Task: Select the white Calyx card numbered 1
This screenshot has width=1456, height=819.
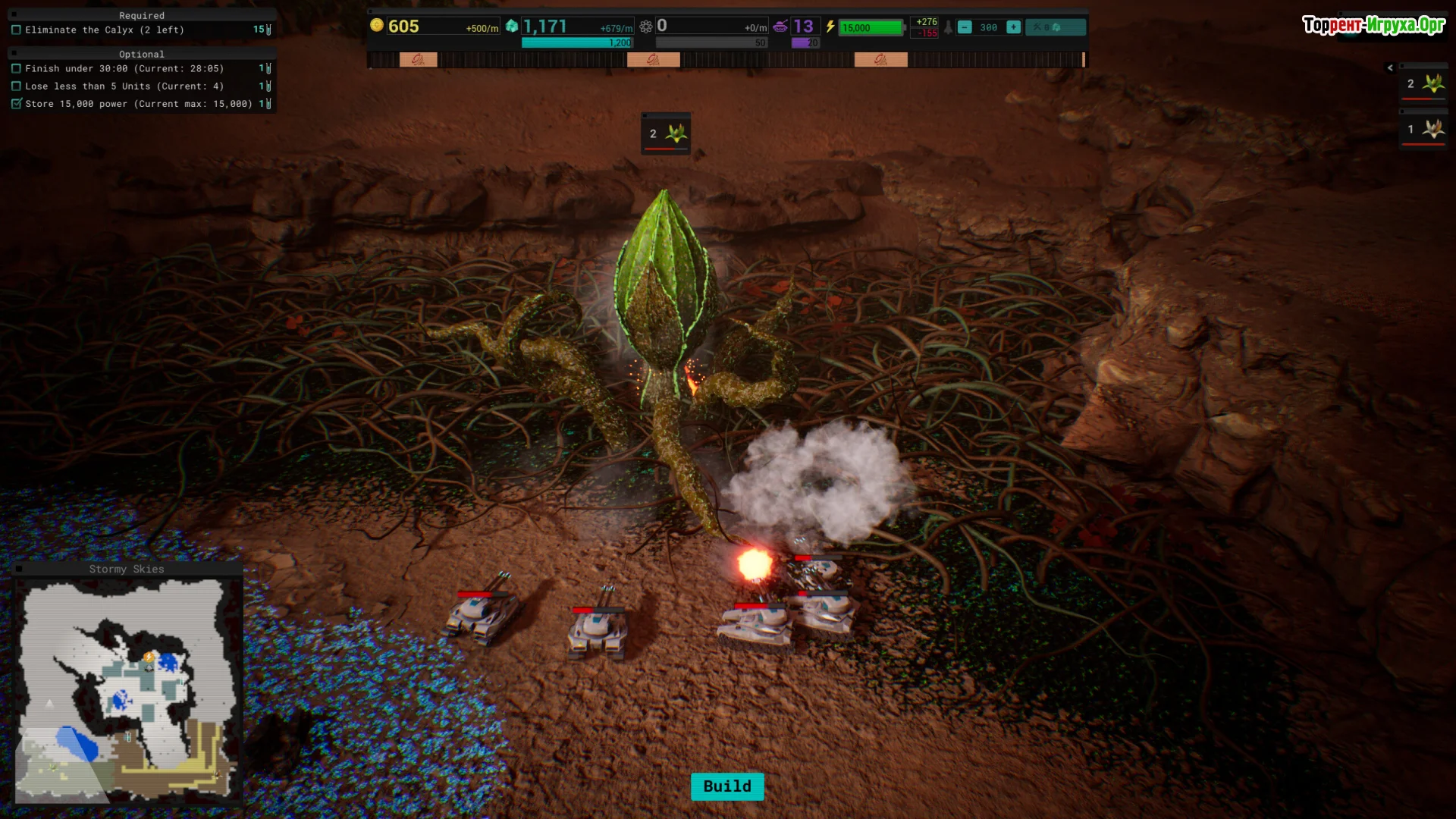Action: pos(1424,130)
